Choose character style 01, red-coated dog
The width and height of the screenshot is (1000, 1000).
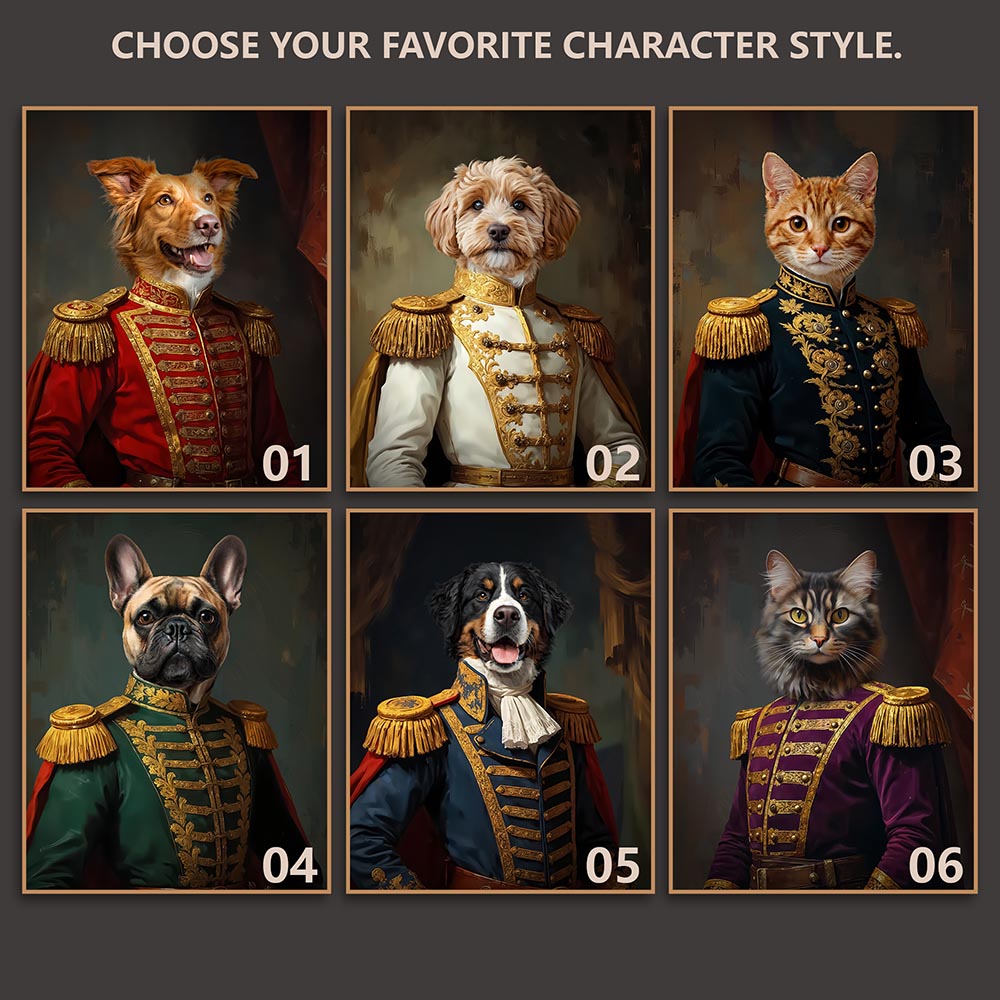tap(176, 298)
